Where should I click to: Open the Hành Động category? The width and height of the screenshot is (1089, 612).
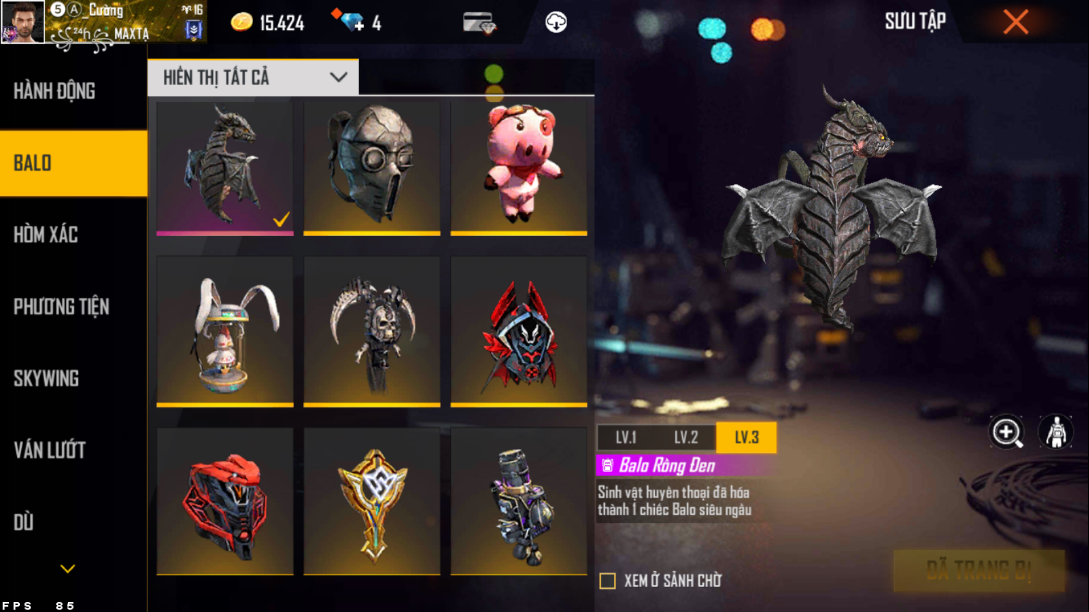click(55, 91)
